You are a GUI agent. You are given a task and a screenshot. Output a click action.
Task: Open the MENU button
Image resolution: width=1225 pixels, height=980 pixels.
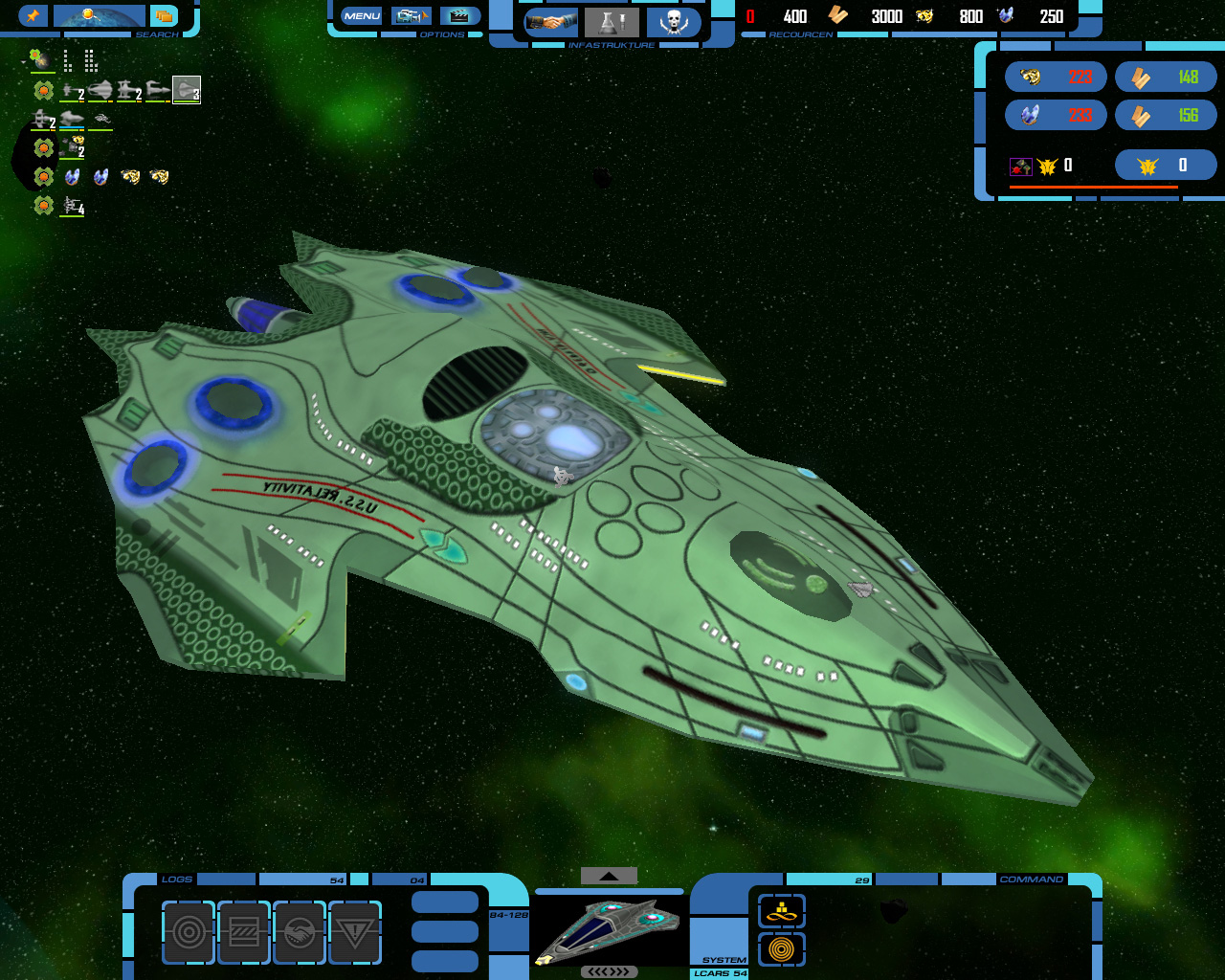click(x=362, y=16)
